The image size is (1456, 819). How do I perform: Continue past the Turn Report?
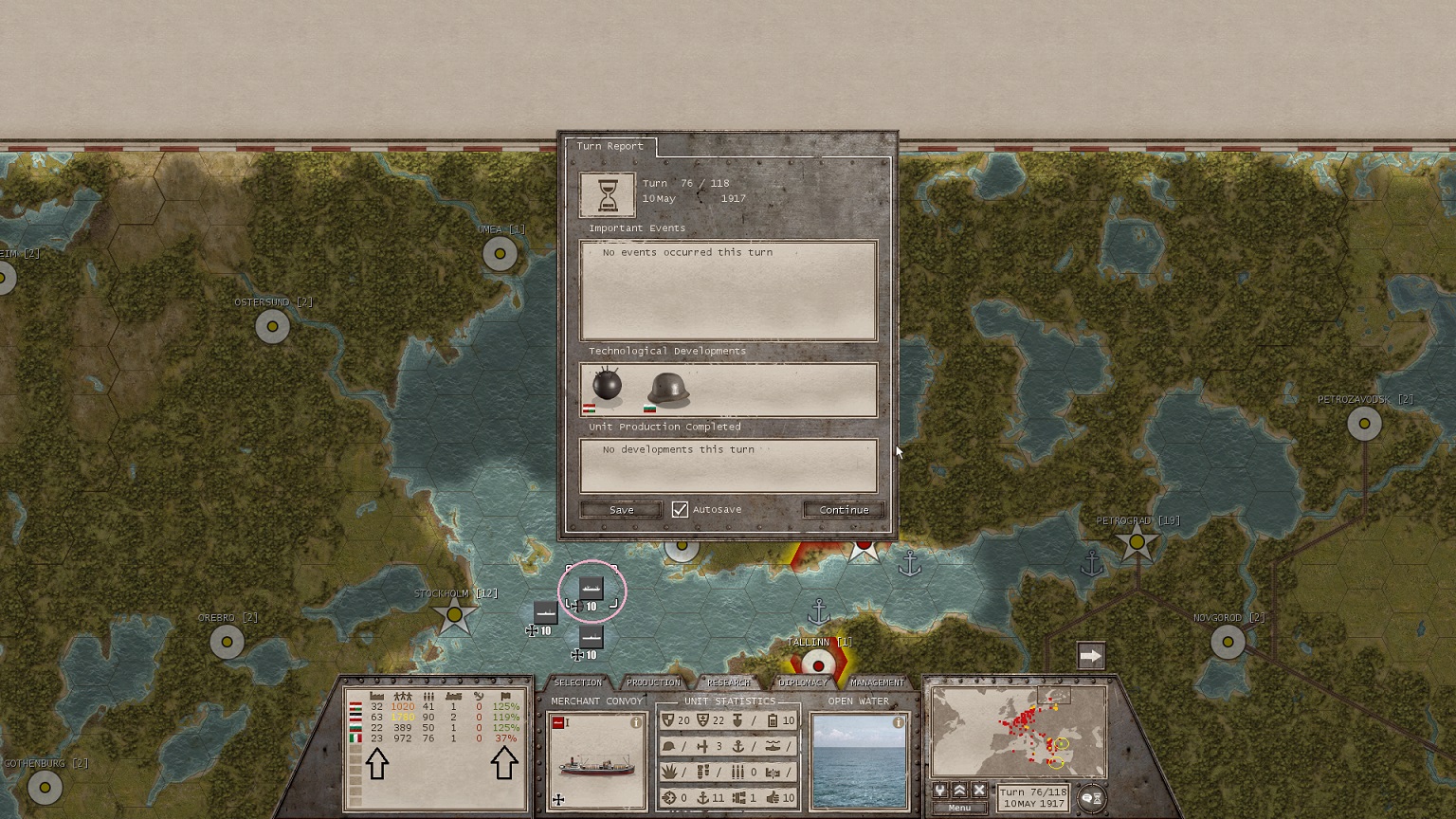pyautogui.click(x=844, y=510)
